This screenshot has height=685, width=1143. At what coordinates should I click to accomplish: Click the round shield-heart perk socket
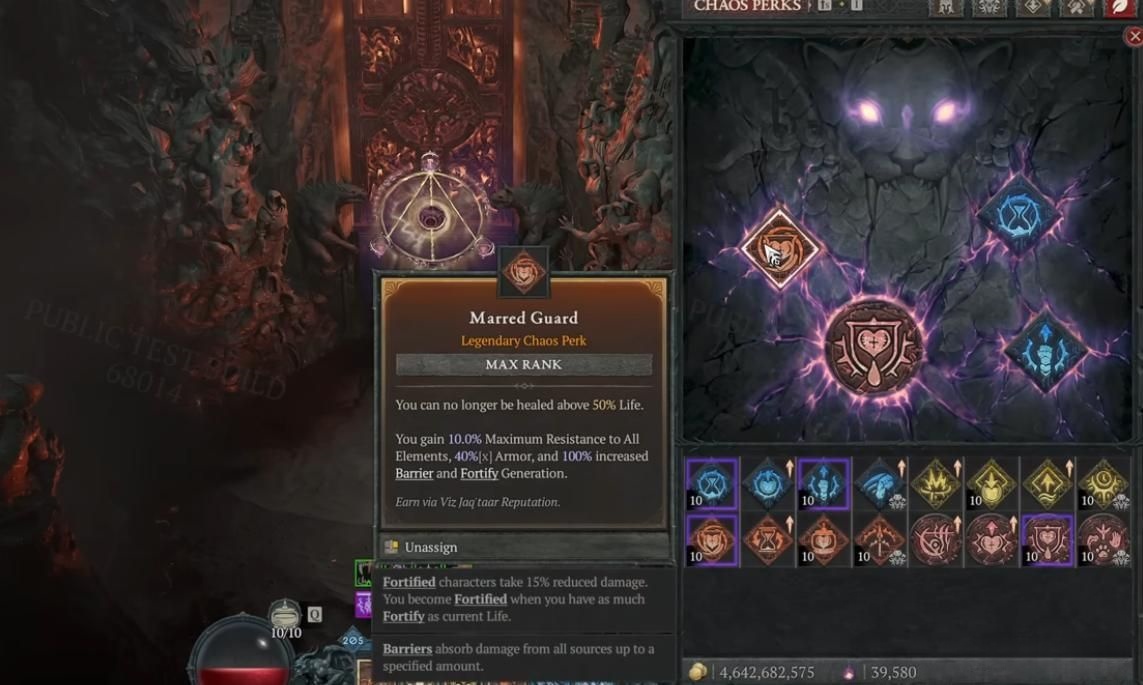(873, 346)
